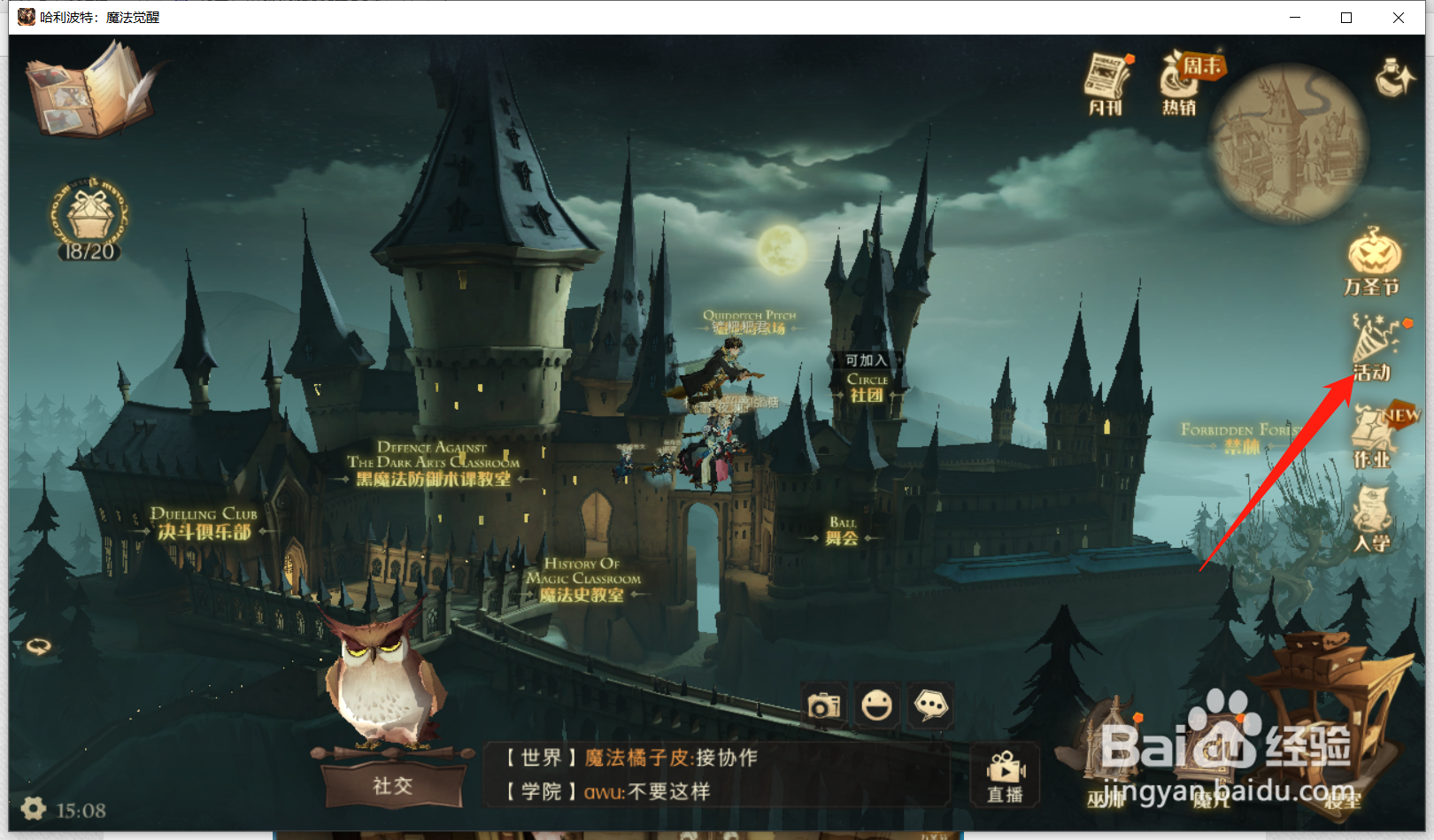Open the 万圣节 Halloween pumpkin event
The width and height of the screenshot is (1434, 840).
pos(1373,261)
